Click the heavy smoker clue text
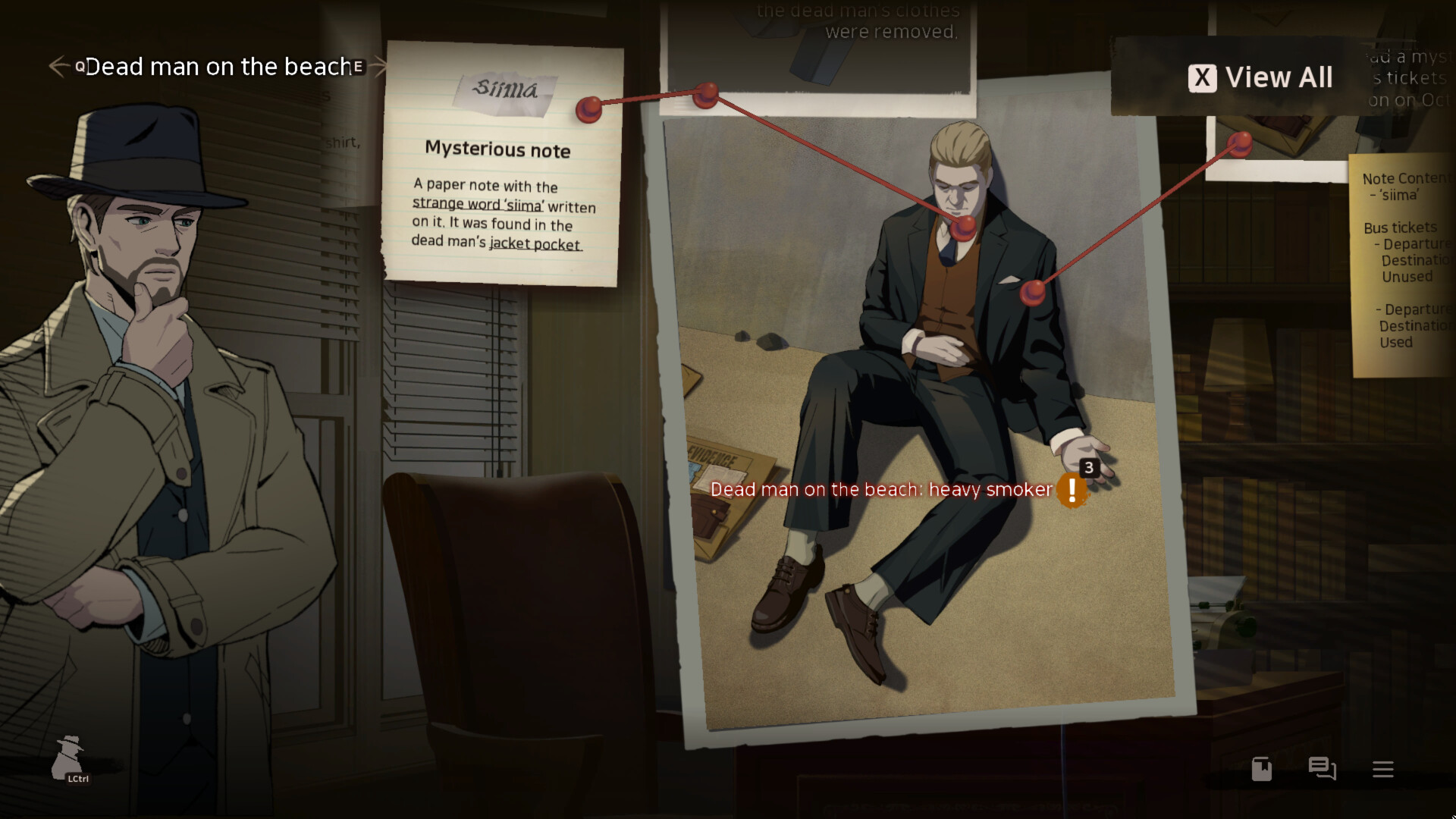The image size is (1456, 819). click(882, 490)
